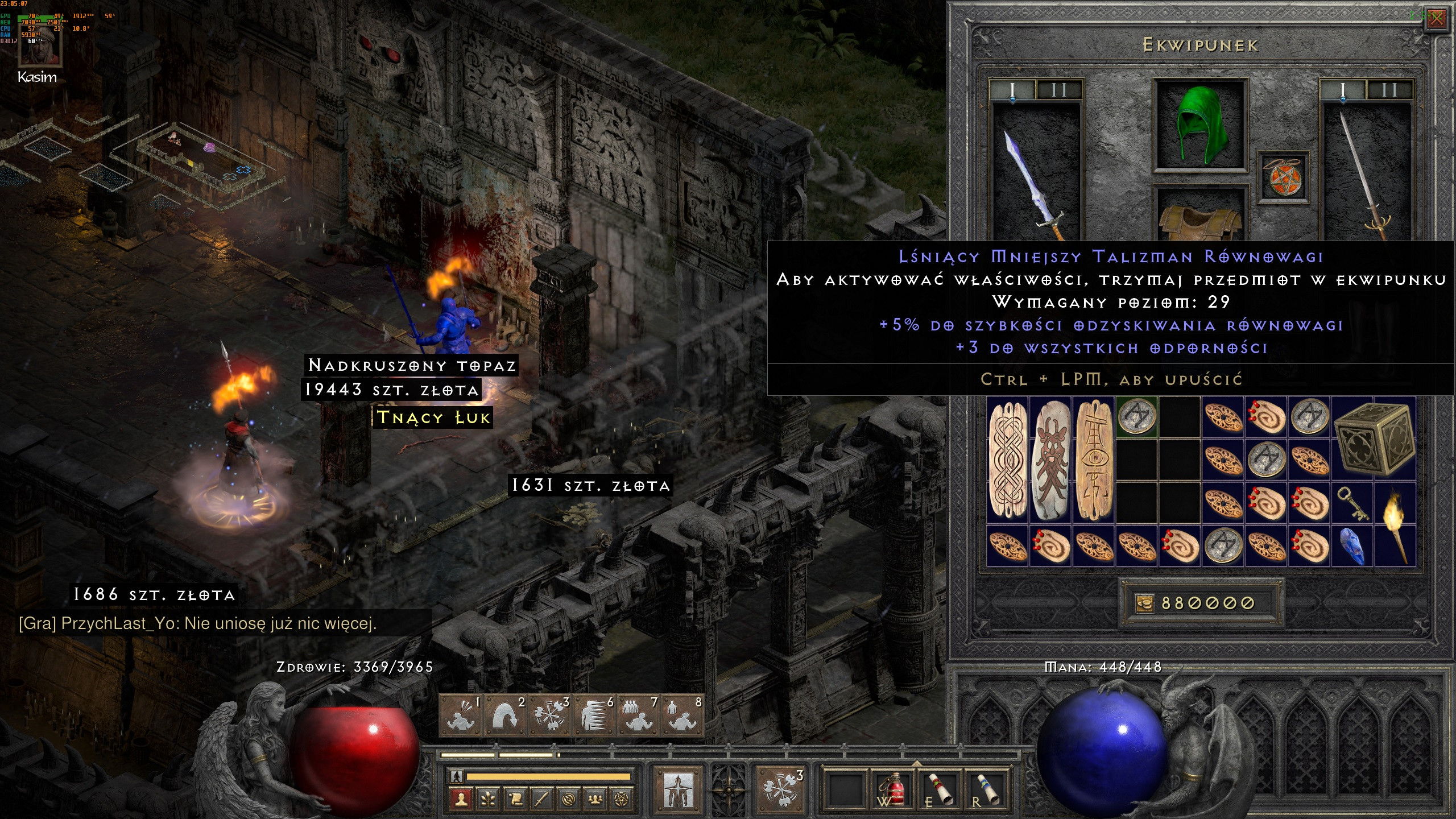Select the brass key in inventory
The image size is (1456, 819).
pyautogui.click(x=1353, y=503)
